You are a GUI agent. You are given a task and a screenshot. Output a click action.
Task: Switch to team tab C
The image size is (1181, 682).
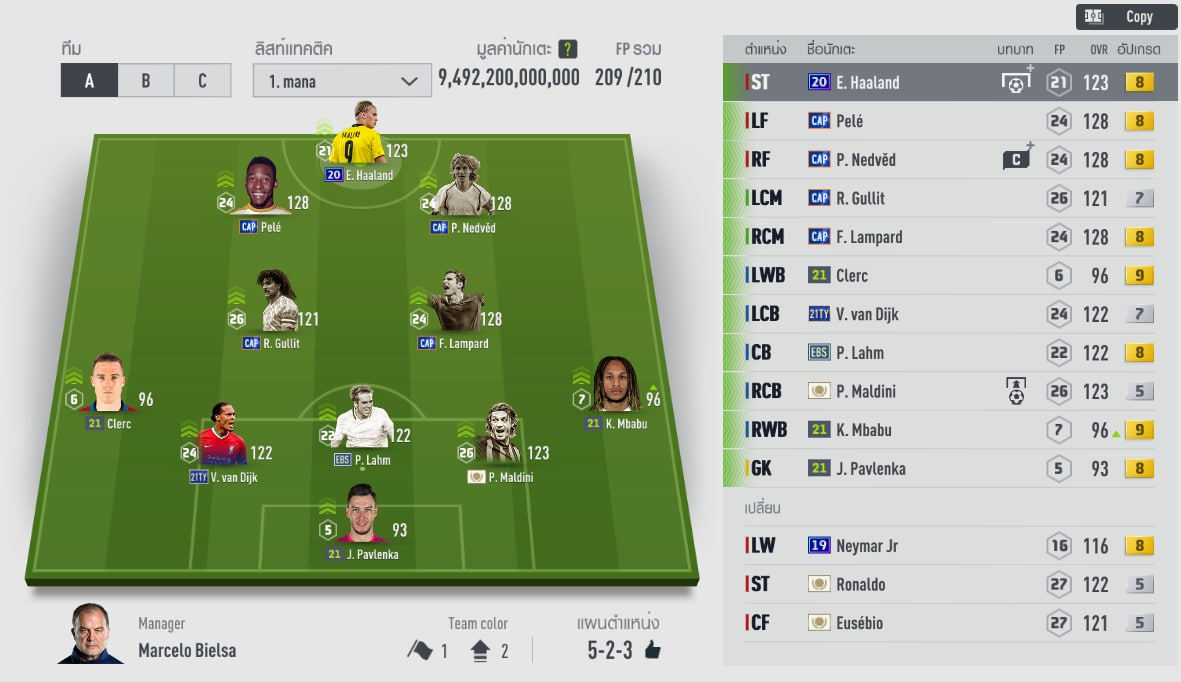pyautogui.click(x=202, y=81)
